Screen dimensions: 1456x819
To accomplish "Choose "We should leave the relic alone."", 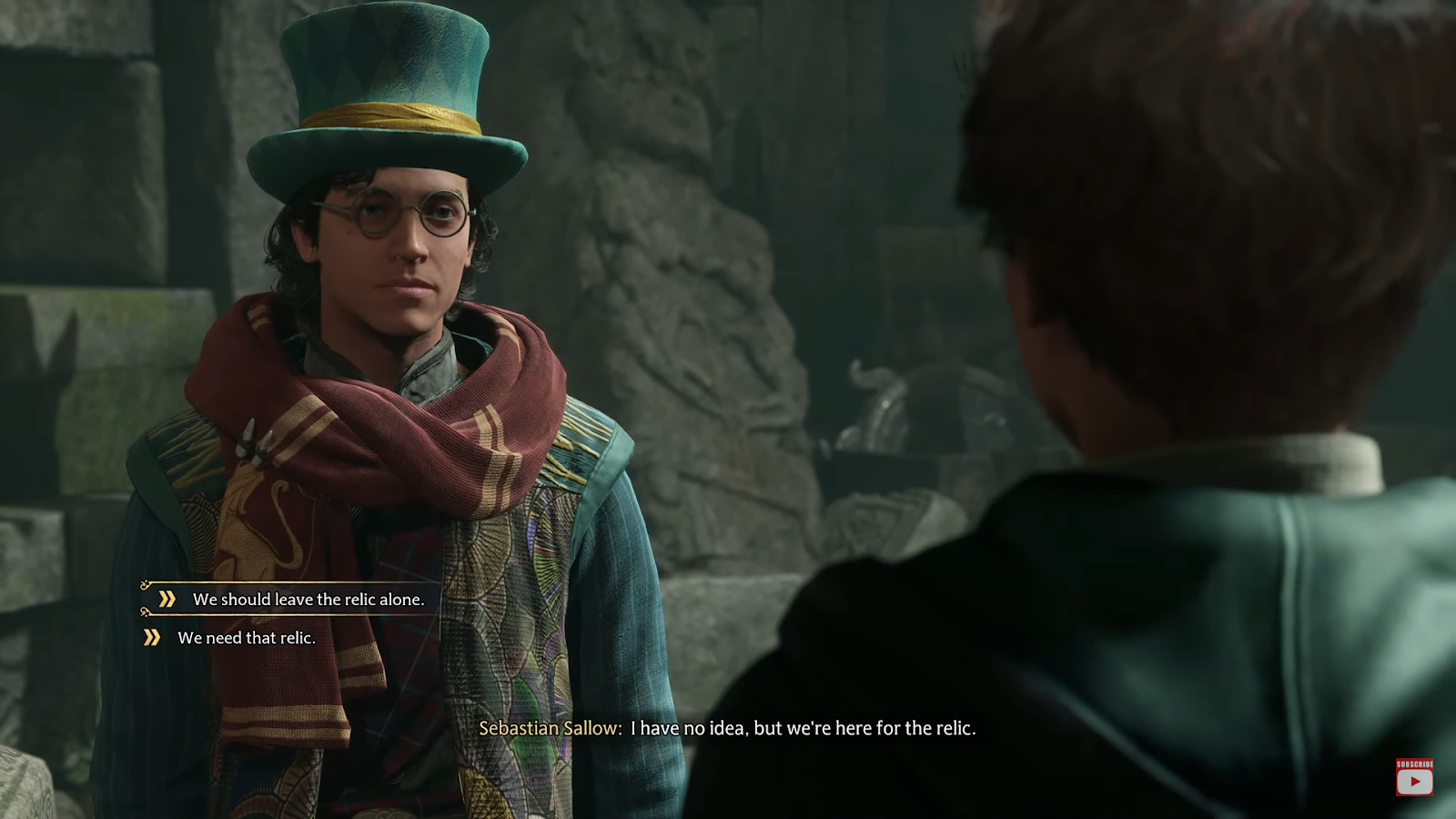I will pyautogui.click(x=308, y=600).
